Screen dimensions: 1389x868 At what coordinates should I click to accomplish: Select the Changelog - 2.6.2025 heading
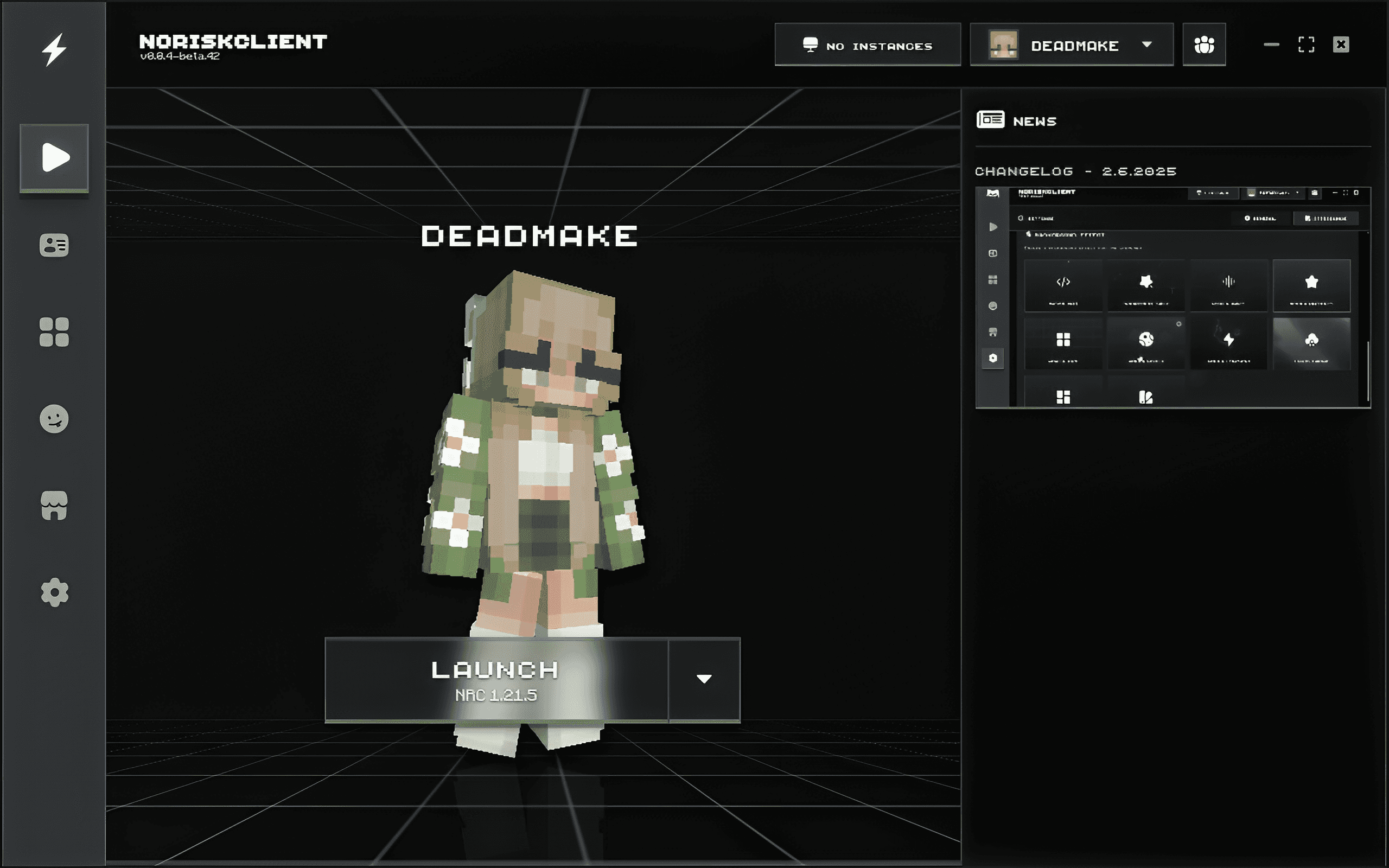click(x=1075, y=171)
